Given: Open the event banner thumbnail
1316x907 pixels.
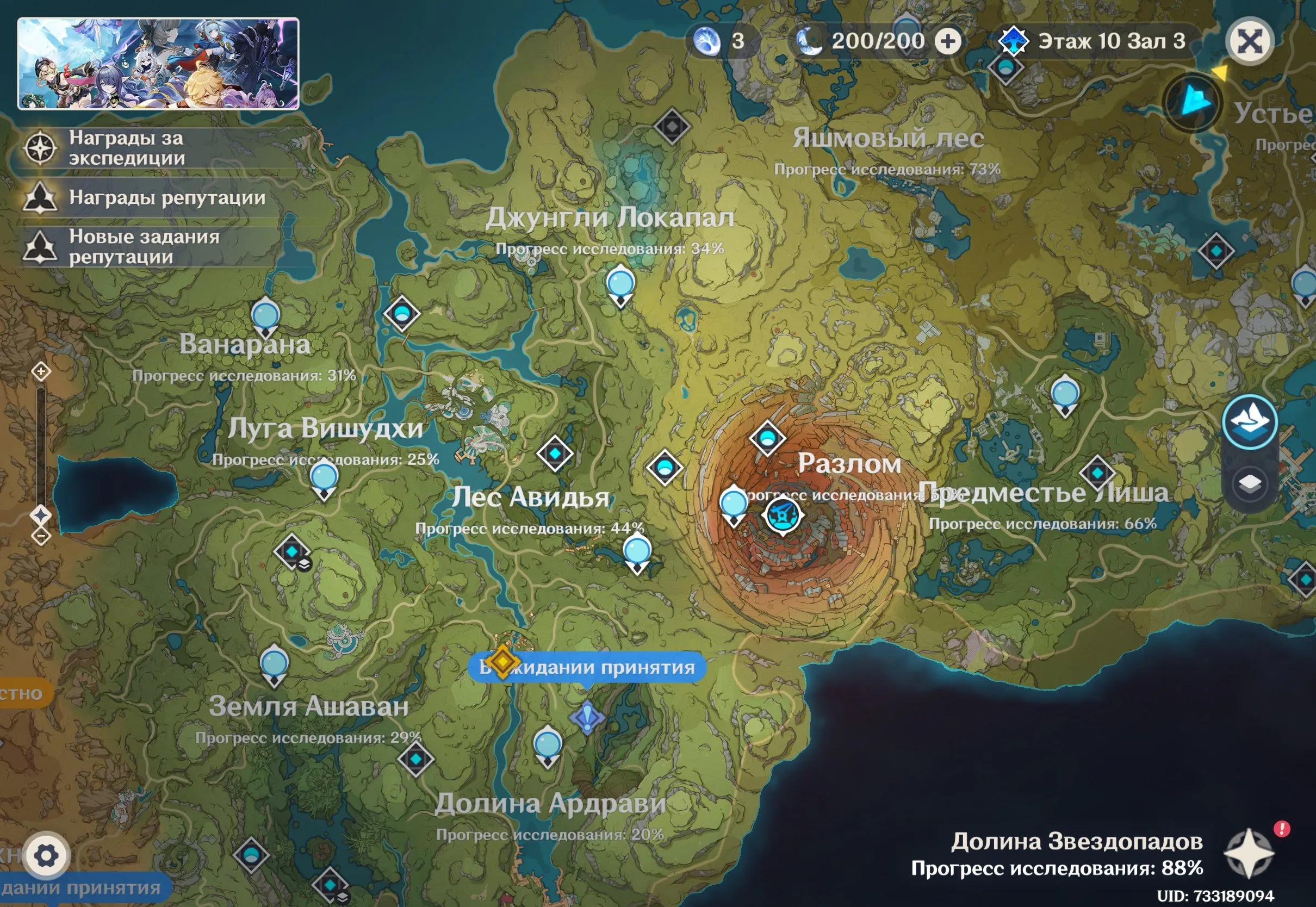Looking at the screenshot, I should [158, 63].
